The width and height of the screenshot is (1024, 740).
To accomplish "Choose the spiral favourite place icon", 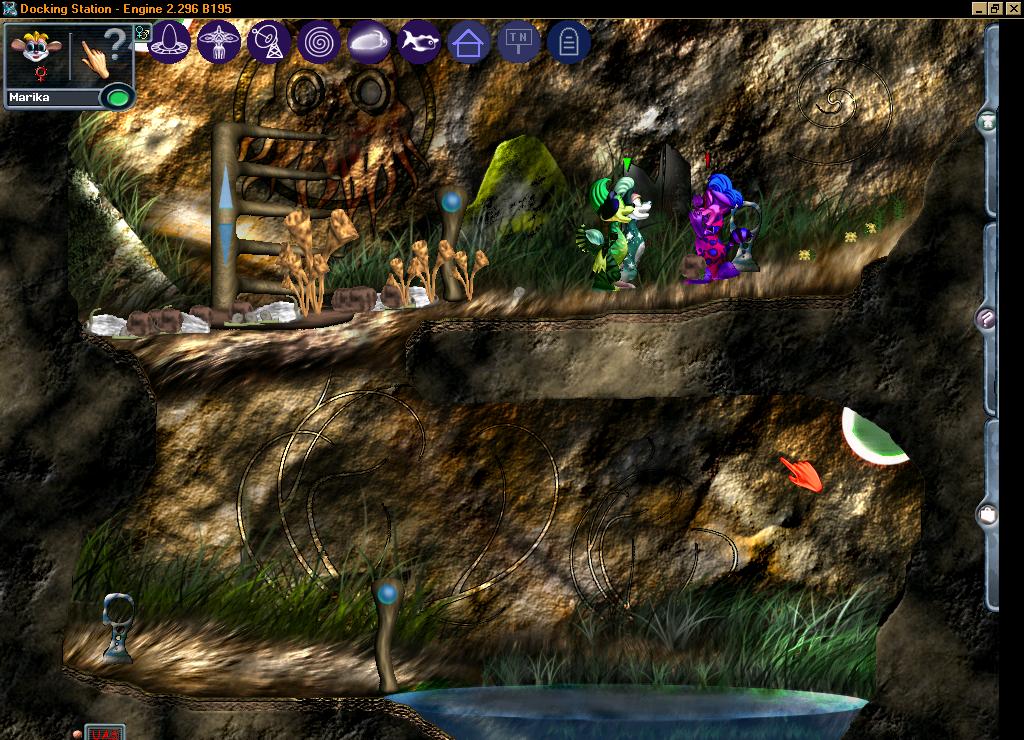I will pyautogui.click(x=319, y=43).
